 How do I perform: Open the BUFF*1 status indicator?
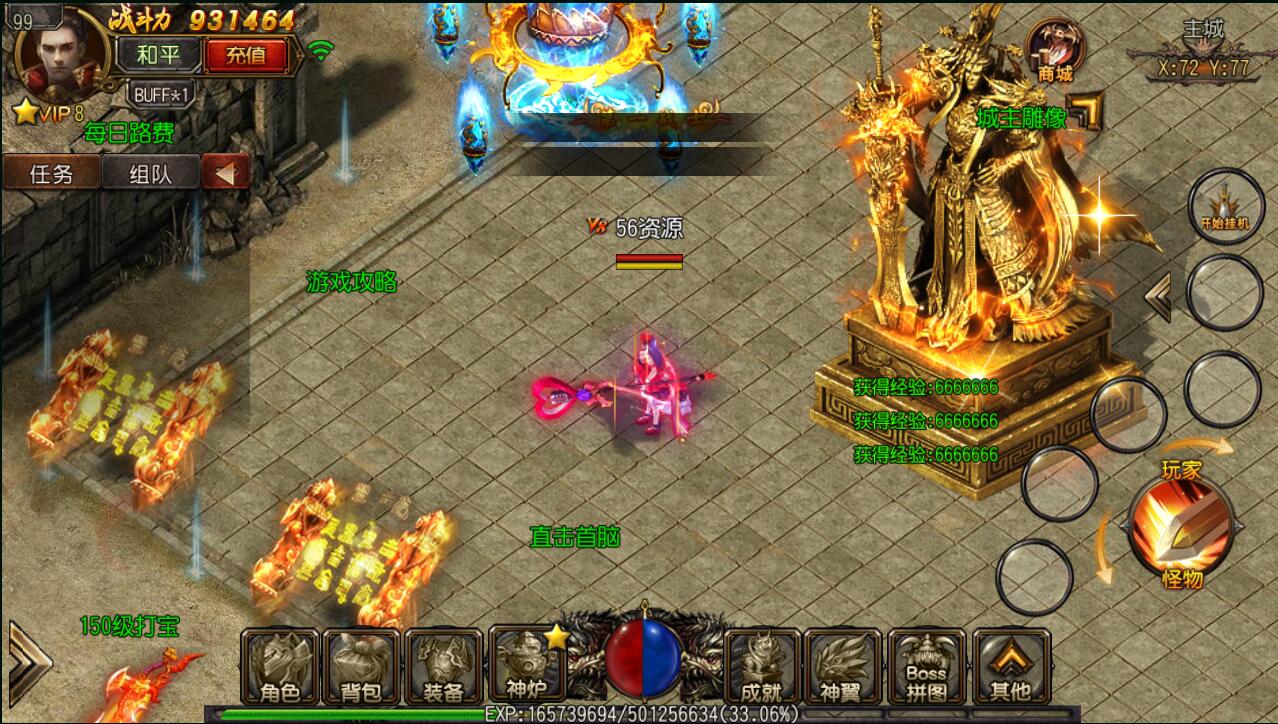(x=160, y=93)
